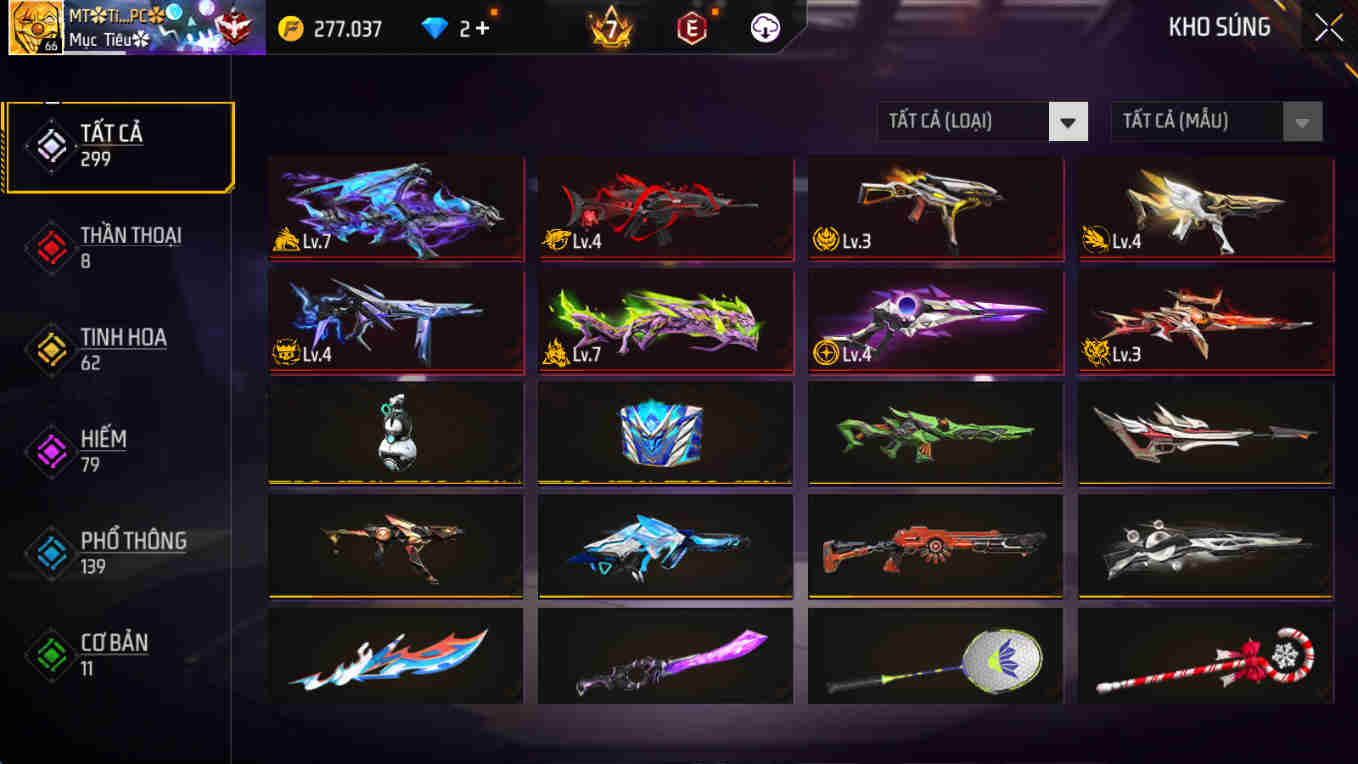The height and width of the screenshot is (764, 1358).
Task: Click the player avatar with level 66
Action: tap(33, 27)
